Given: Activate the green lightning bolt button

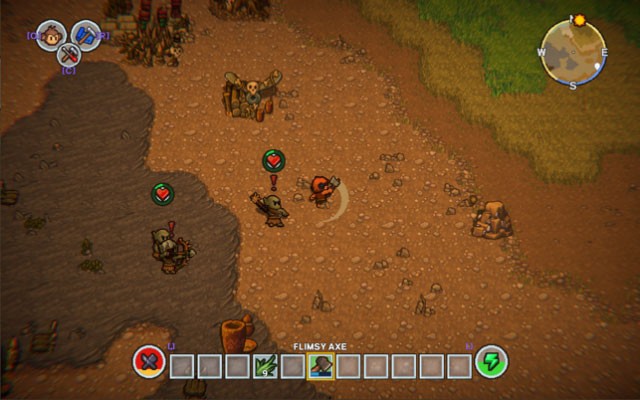Looking at the screenshot, I should (490, 361).
